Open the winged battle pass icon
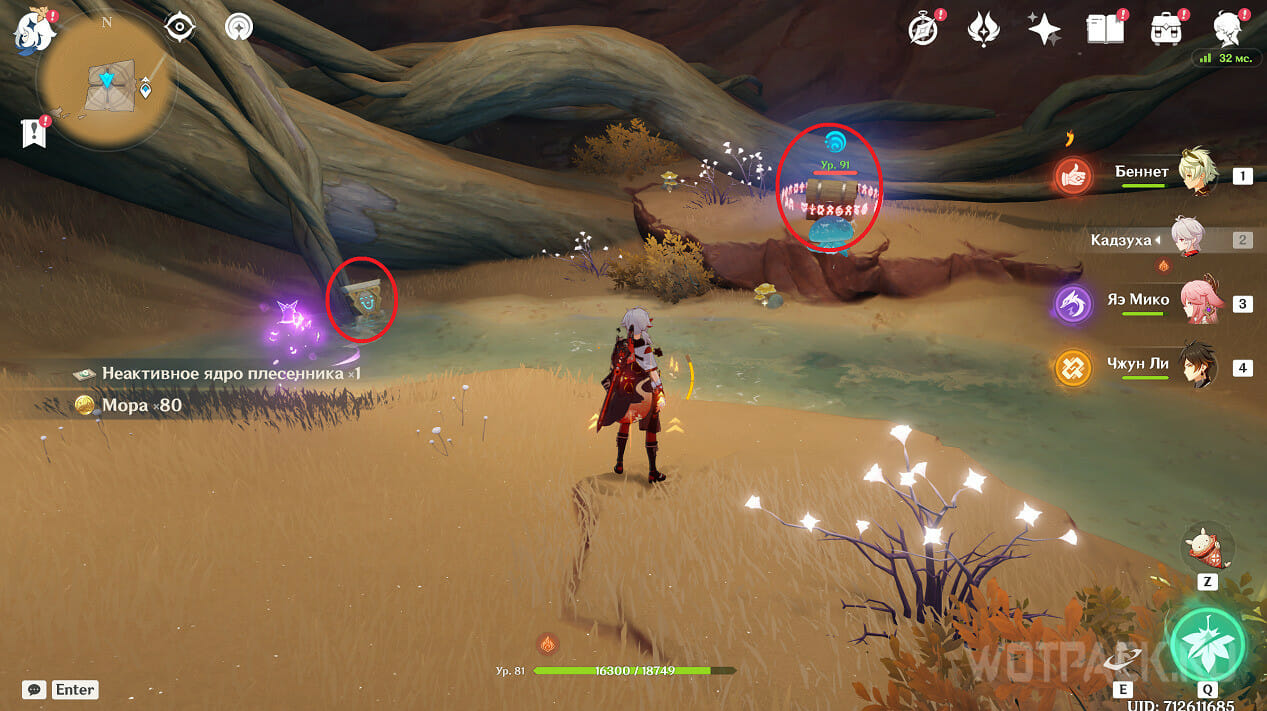The width and height of the screenshot is (1267, 711). coord(984,30)
